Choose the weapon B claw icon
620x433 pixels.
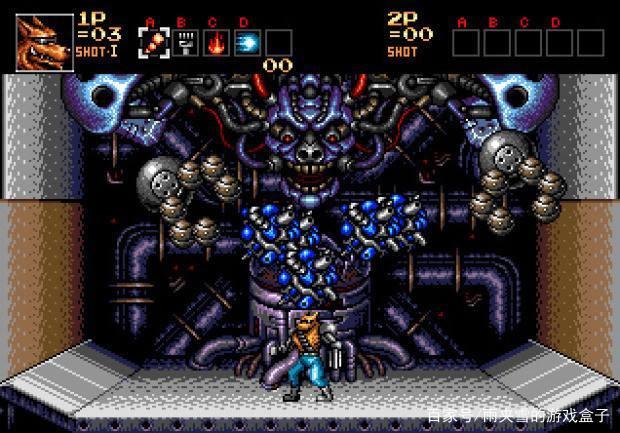pos(185,42)
